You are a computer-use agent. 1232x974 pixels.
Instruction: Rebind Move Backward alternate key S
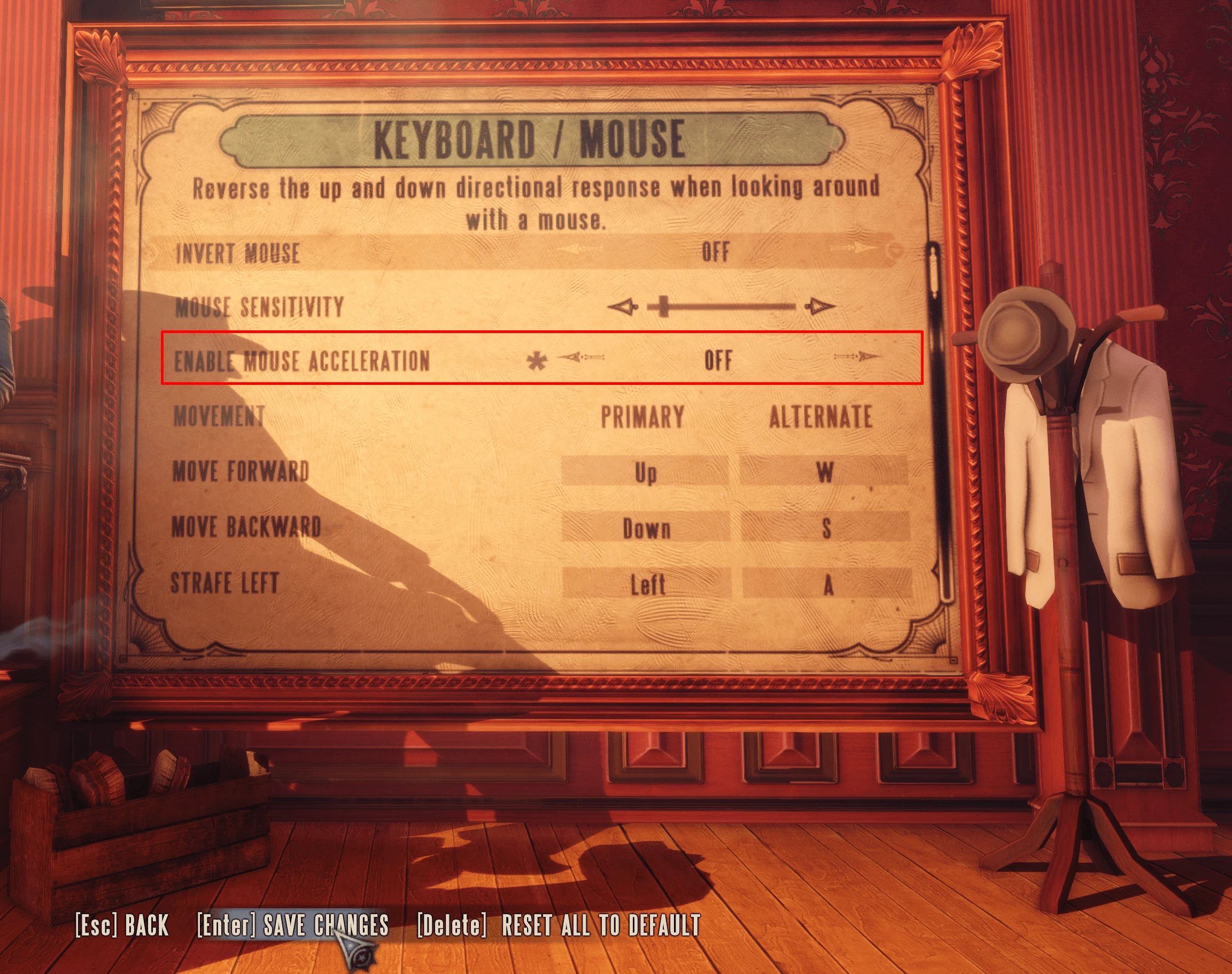tap(825, 528)
